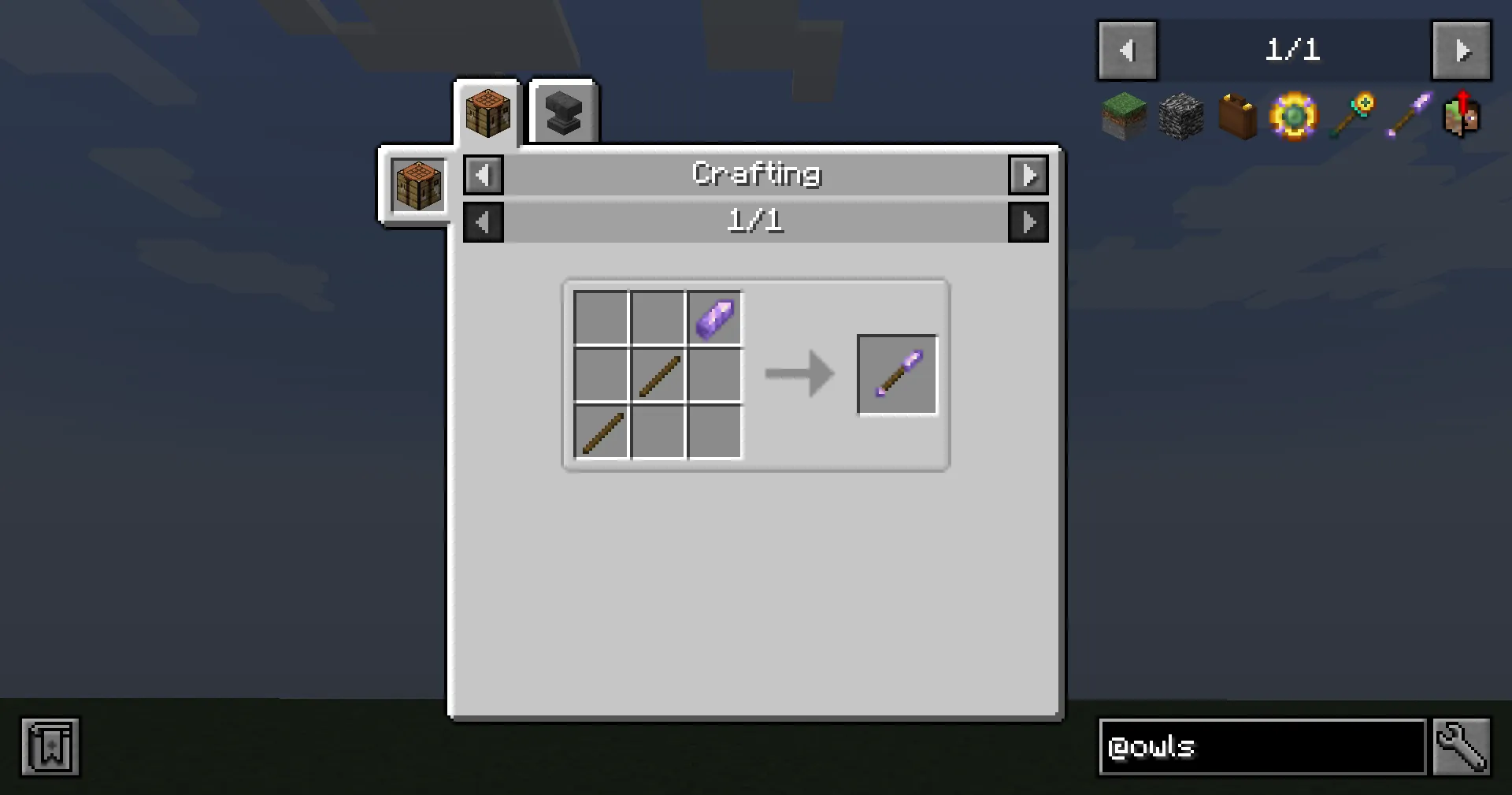Select the brown backpack item
The width and height of the screenshot is (1512, 795).
point(1236,116)
